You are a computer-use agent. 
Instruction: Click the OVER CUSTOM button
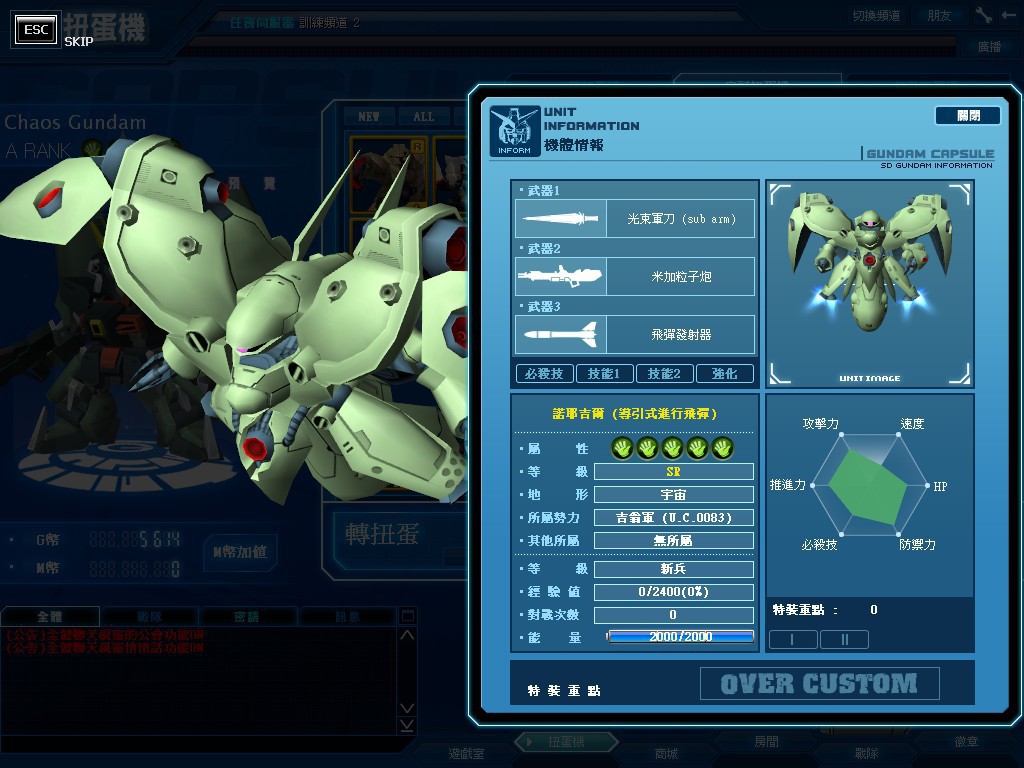pos(819,684)
